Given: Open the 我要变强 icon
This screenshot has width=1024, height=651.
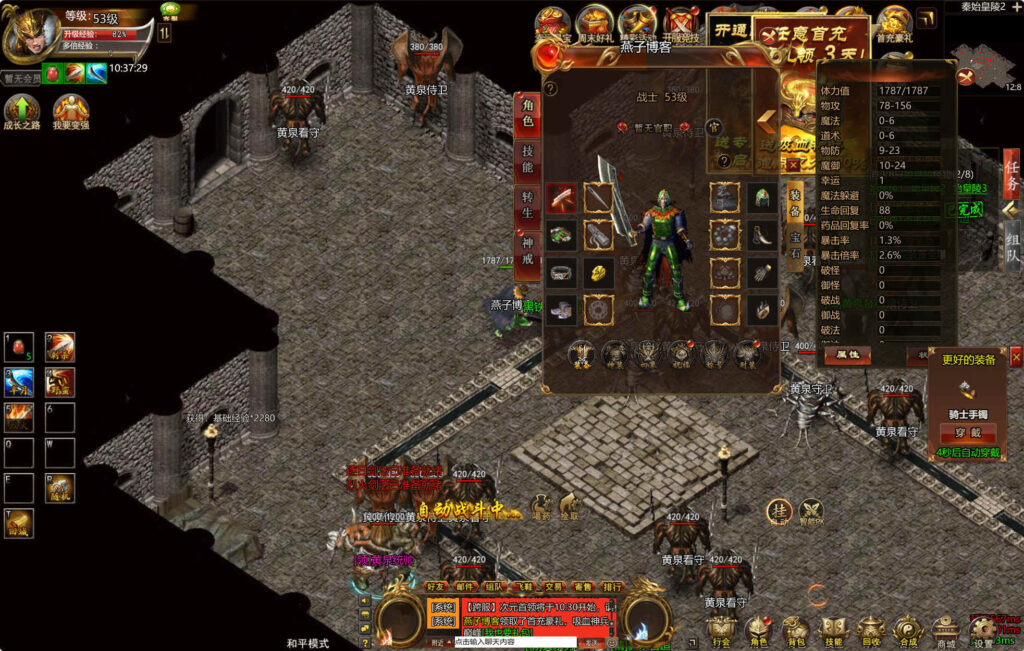Looking at the screenshot, I should click(x=71, y=112).
